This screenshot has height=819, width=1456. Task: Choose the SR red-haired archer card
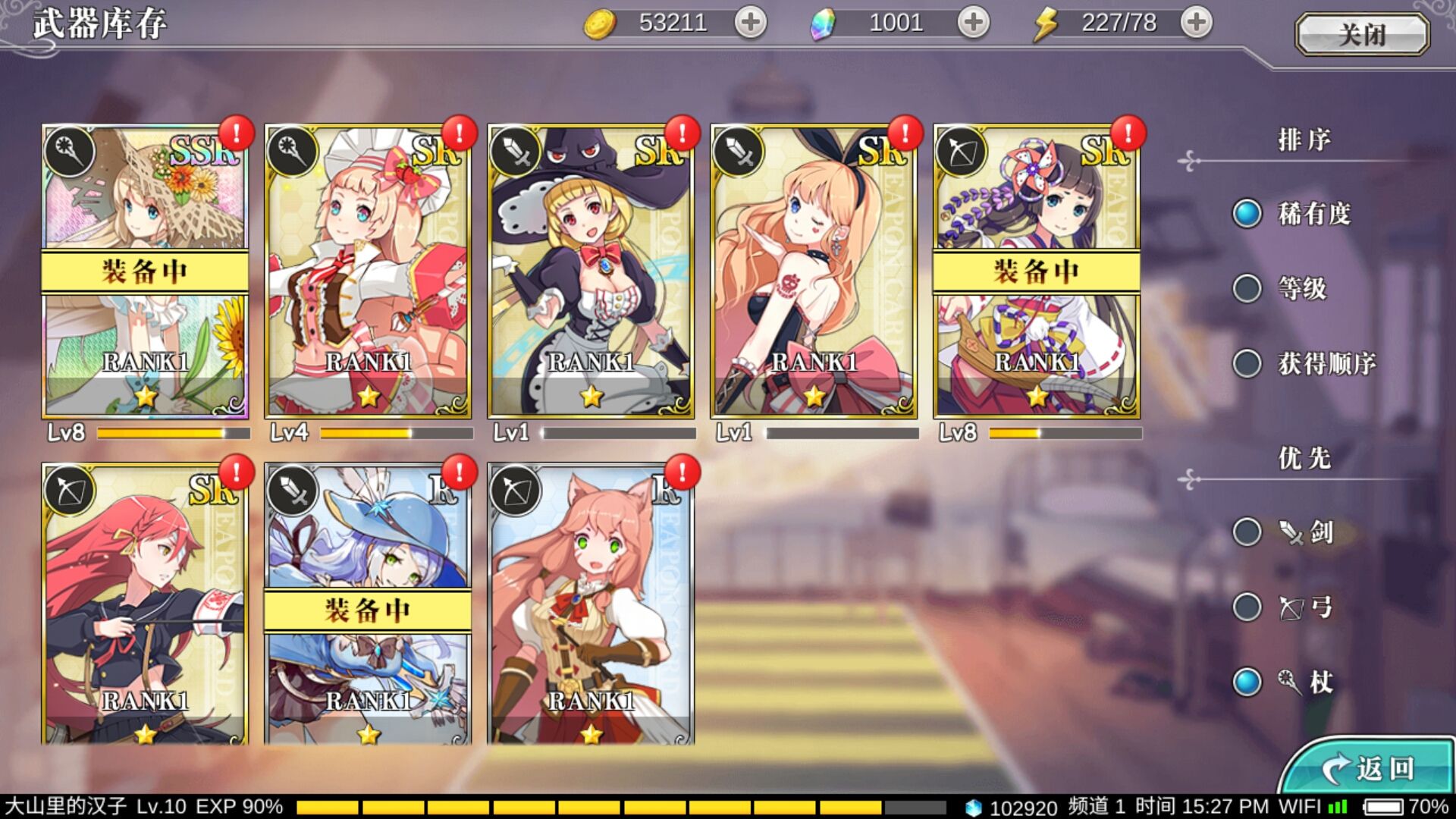(x=145, y=604)
